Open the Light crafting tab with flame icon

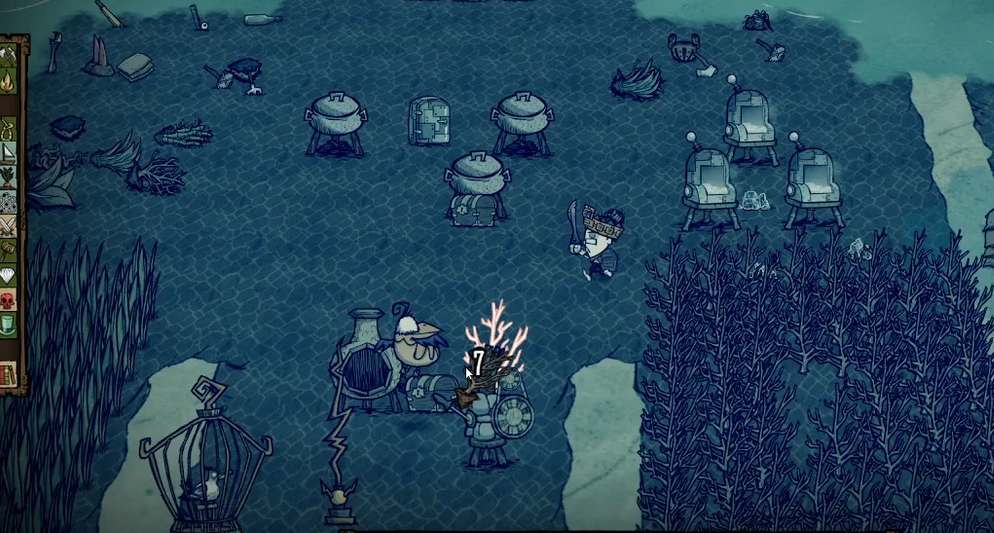point(8,81)
